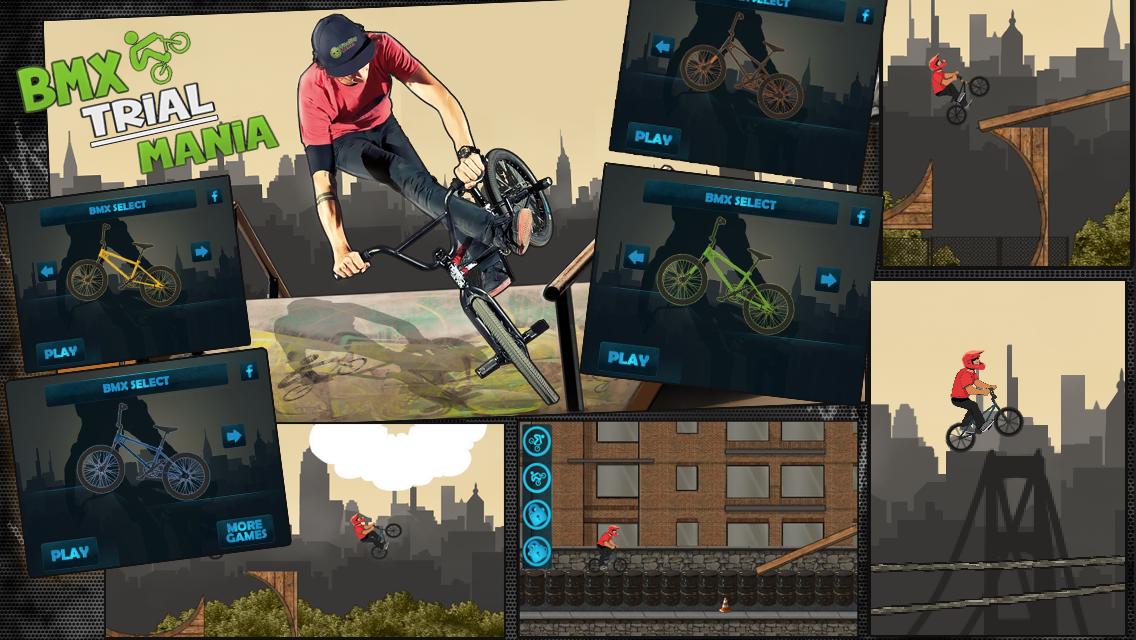This screenshot has height=640, width=1136.
Task: Play with the green BMX bike
Action: pos(628,357)
